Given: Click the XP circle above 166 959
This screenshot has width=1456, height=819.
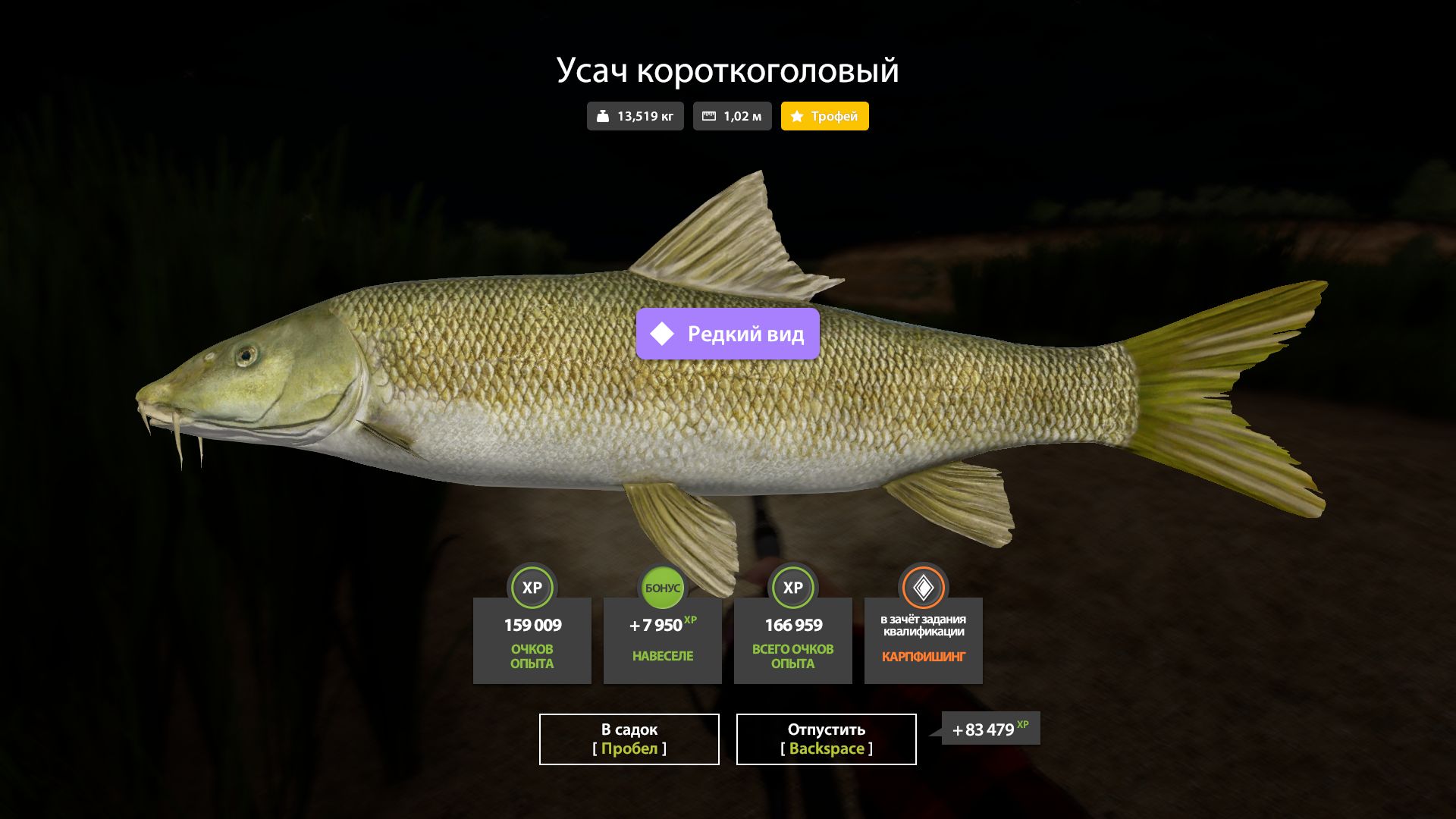Looking at the screenshot, I should click(792, 588).
